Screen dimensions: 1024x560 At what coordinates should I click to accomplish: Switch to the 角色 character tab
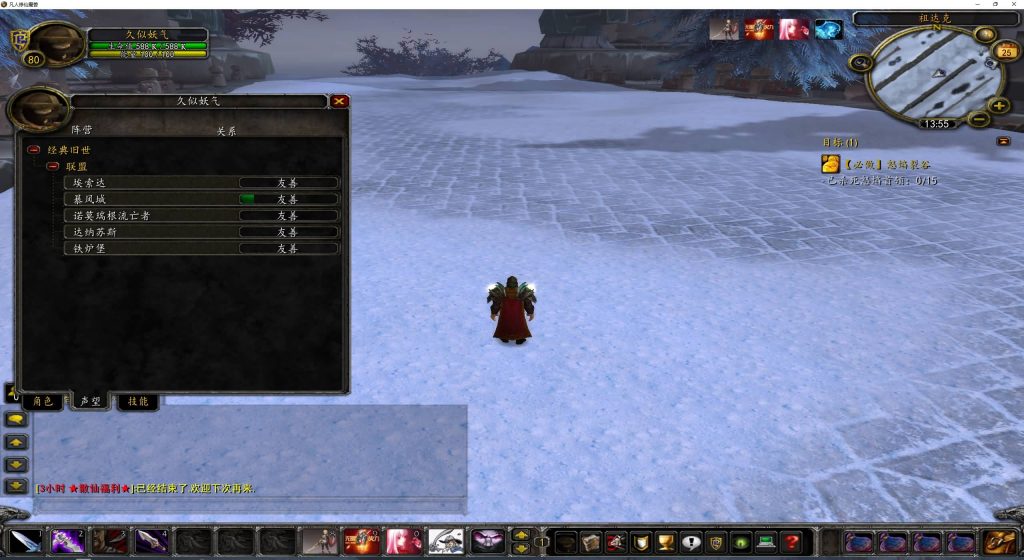(42, 401)
